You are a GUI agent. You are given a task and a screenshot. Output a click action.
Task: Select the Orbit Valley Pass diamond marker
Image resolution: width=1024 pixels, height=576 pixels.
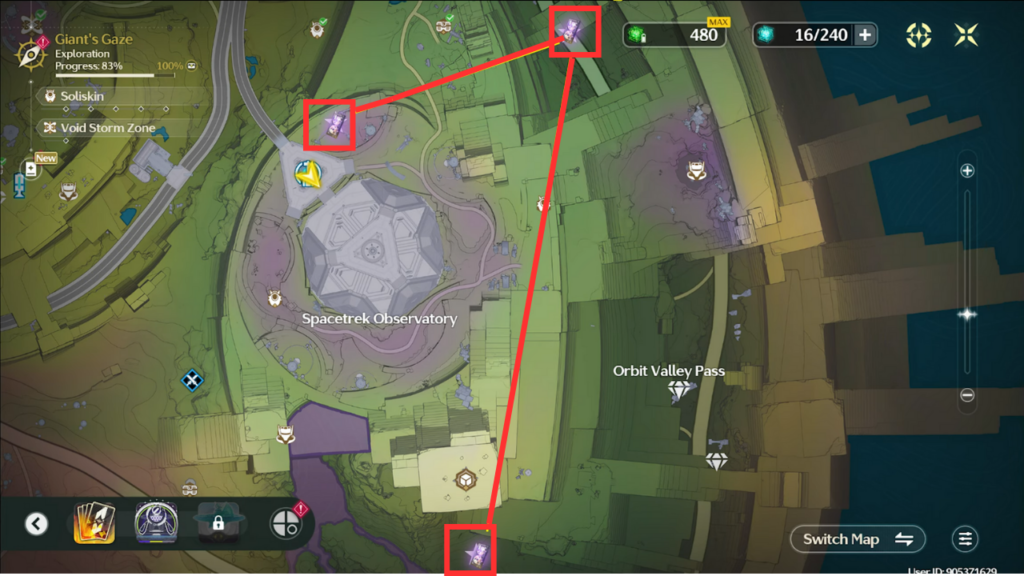[x=682, y=391]
